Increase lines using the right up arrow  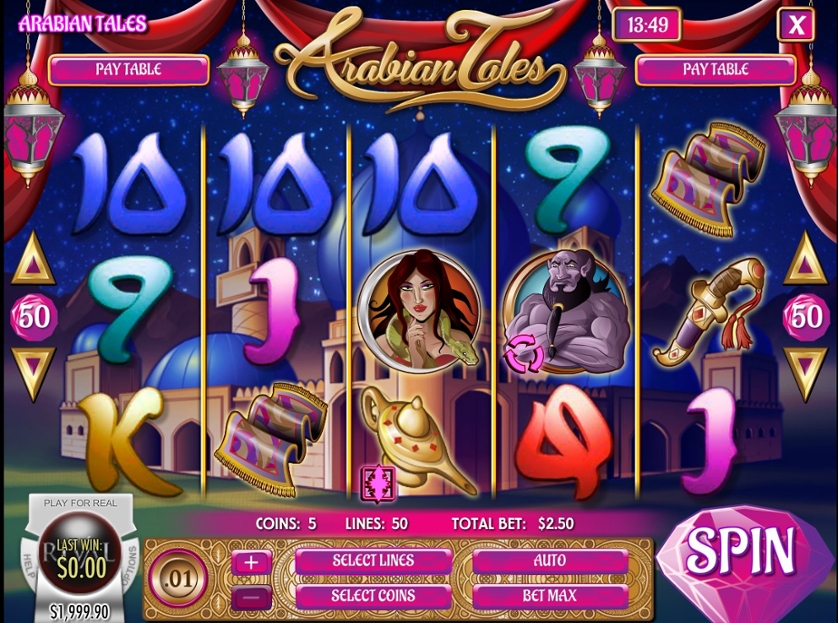[x=805, y=262]
